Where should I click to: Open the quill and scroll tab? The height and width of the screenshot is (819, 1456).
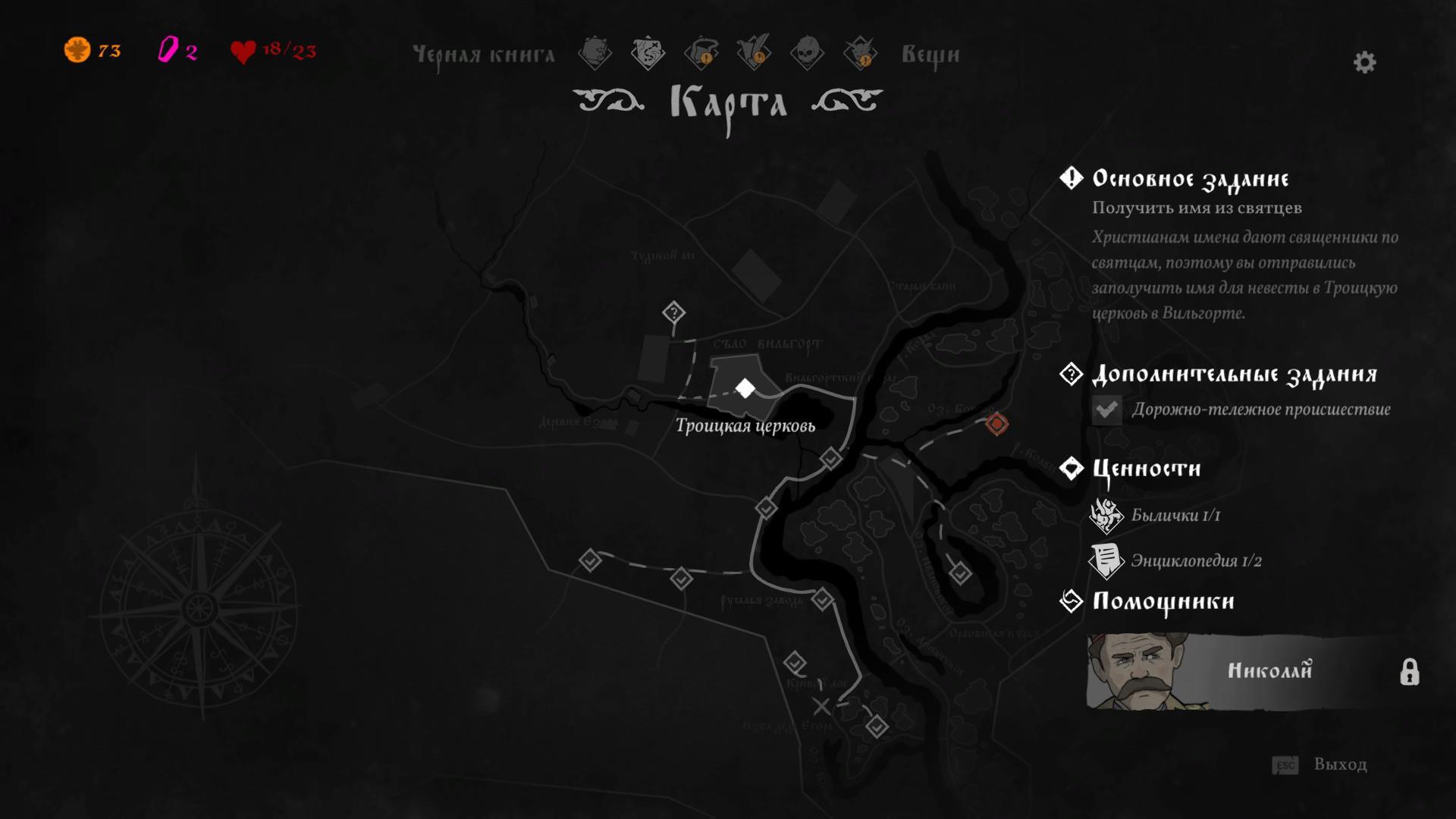[x=754, y=53]
